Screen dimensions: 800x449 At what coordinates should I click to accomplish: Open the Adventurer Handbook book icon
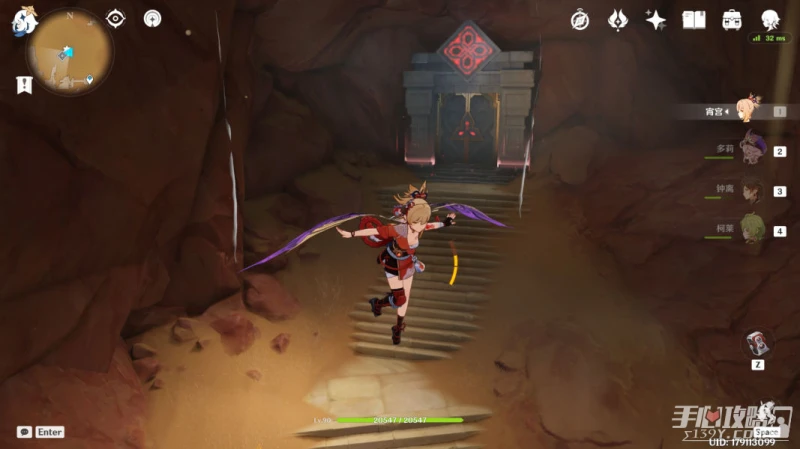(694, 20)
